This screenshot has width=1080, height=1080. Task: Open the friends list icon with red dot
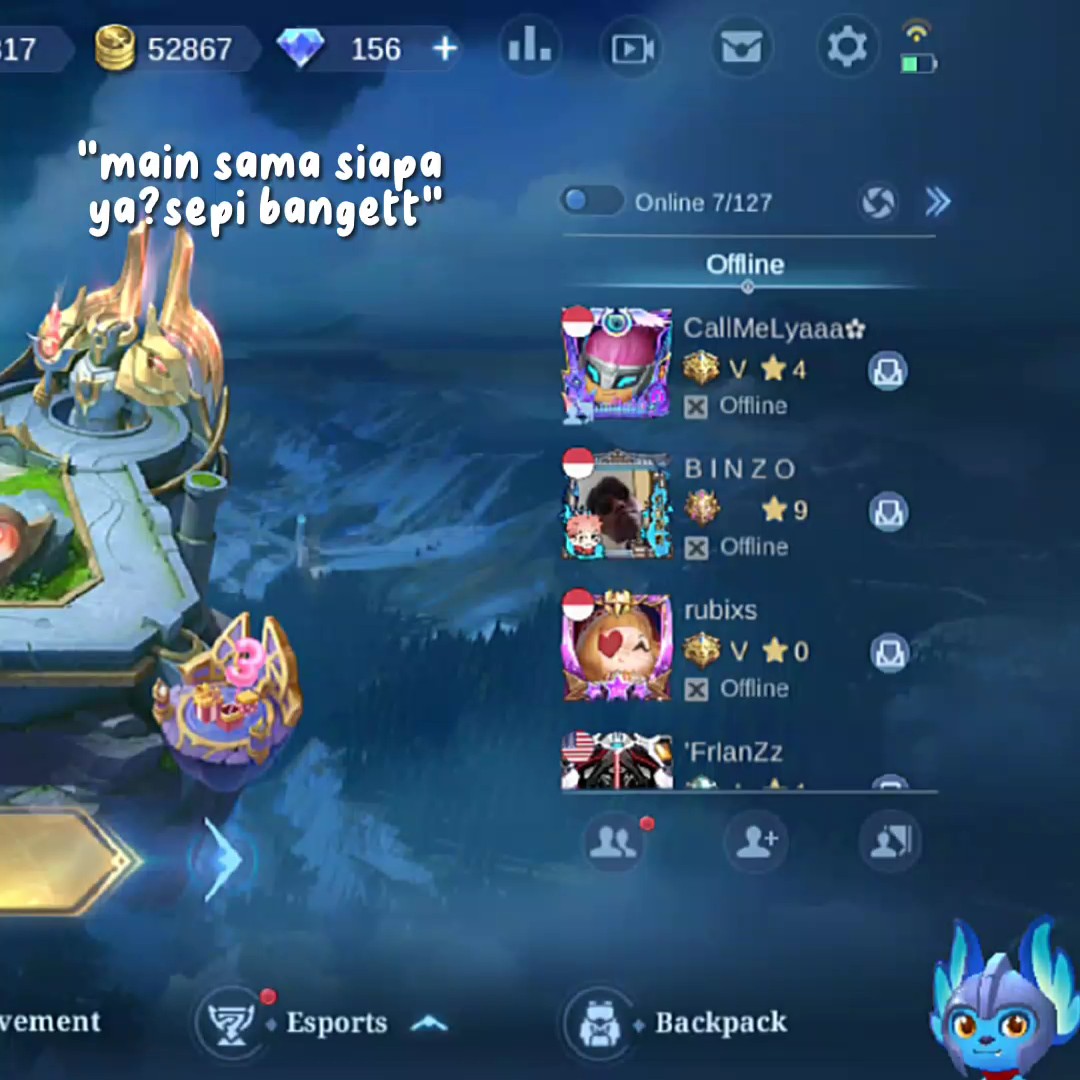point(614,842)
